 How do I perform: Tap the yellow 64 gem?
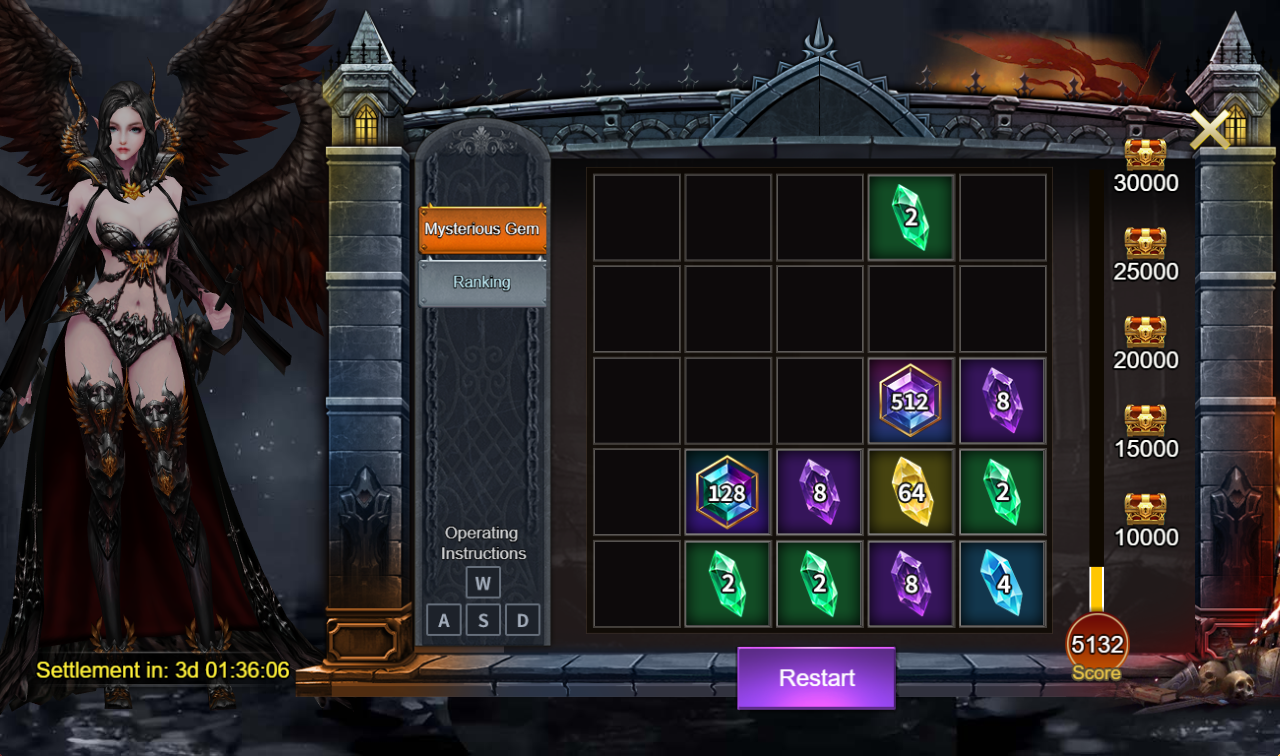[911, 491]
